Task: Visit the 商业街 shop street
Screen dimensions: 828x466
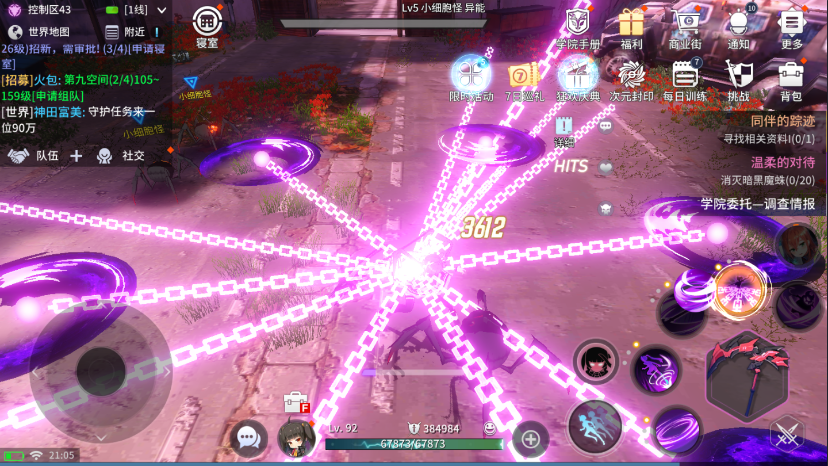Action: (x=685, y=27)
